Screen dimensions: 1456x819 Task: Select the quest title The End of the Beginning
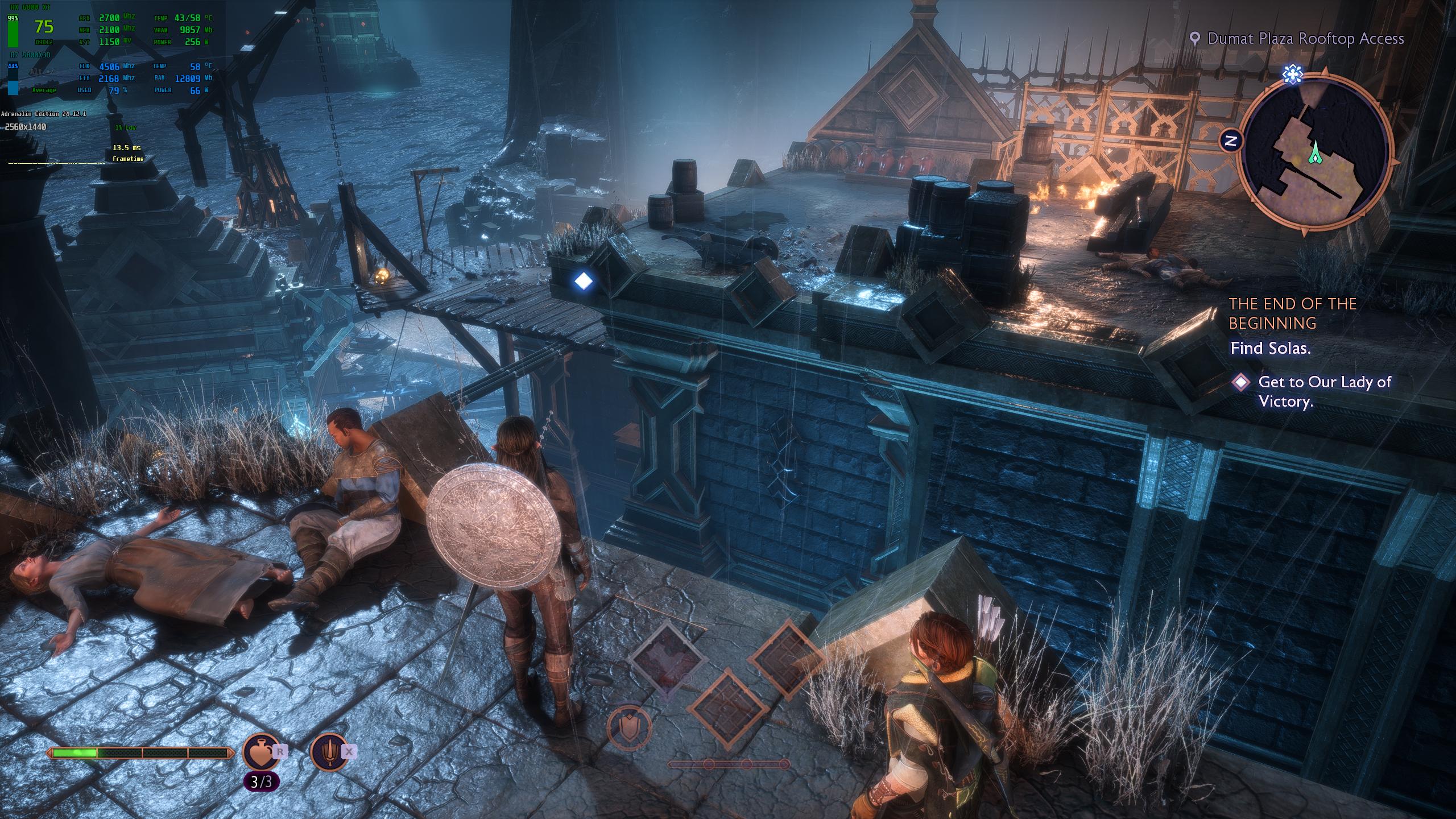(x=1292, y=313)
